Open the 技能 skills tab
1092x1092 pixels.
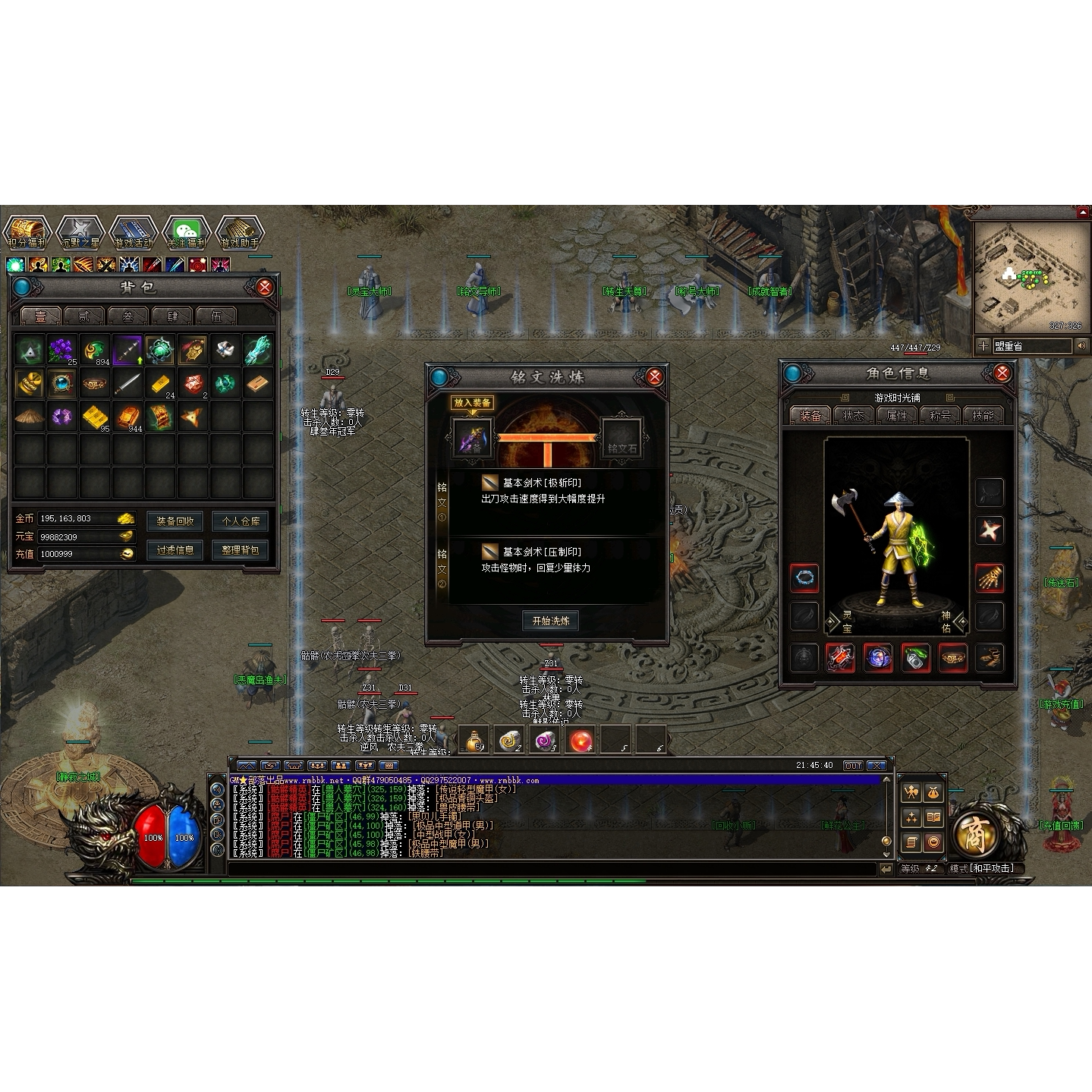click(983, 415)
